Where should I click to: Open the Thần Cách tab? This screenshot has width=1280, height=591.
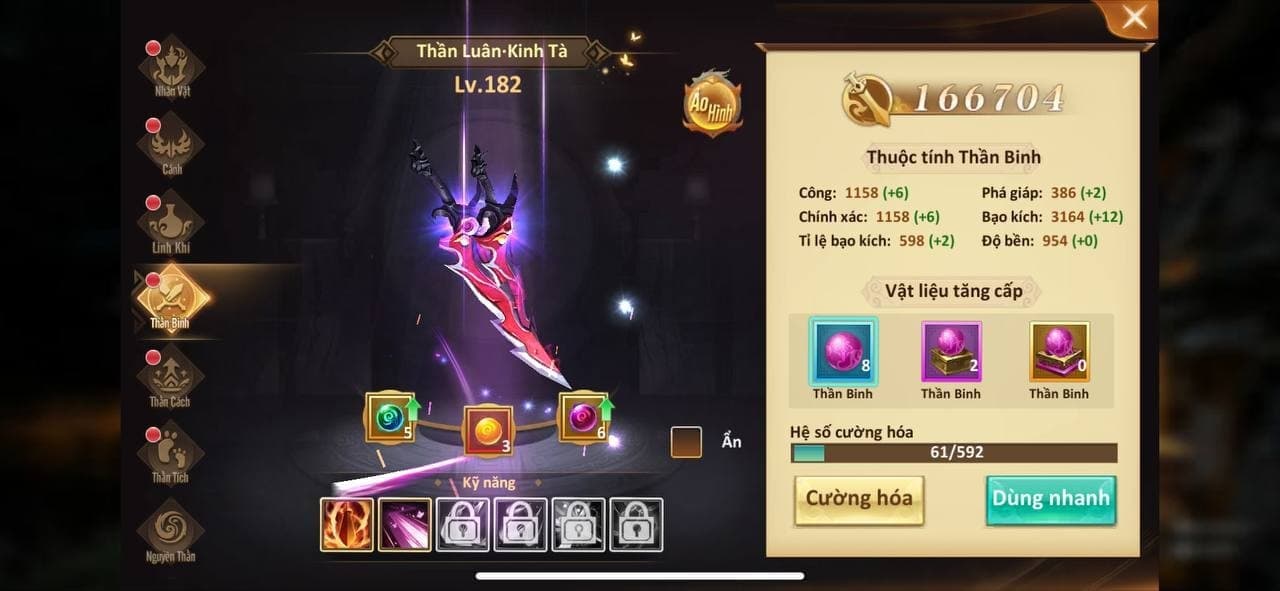pos(171,376)
